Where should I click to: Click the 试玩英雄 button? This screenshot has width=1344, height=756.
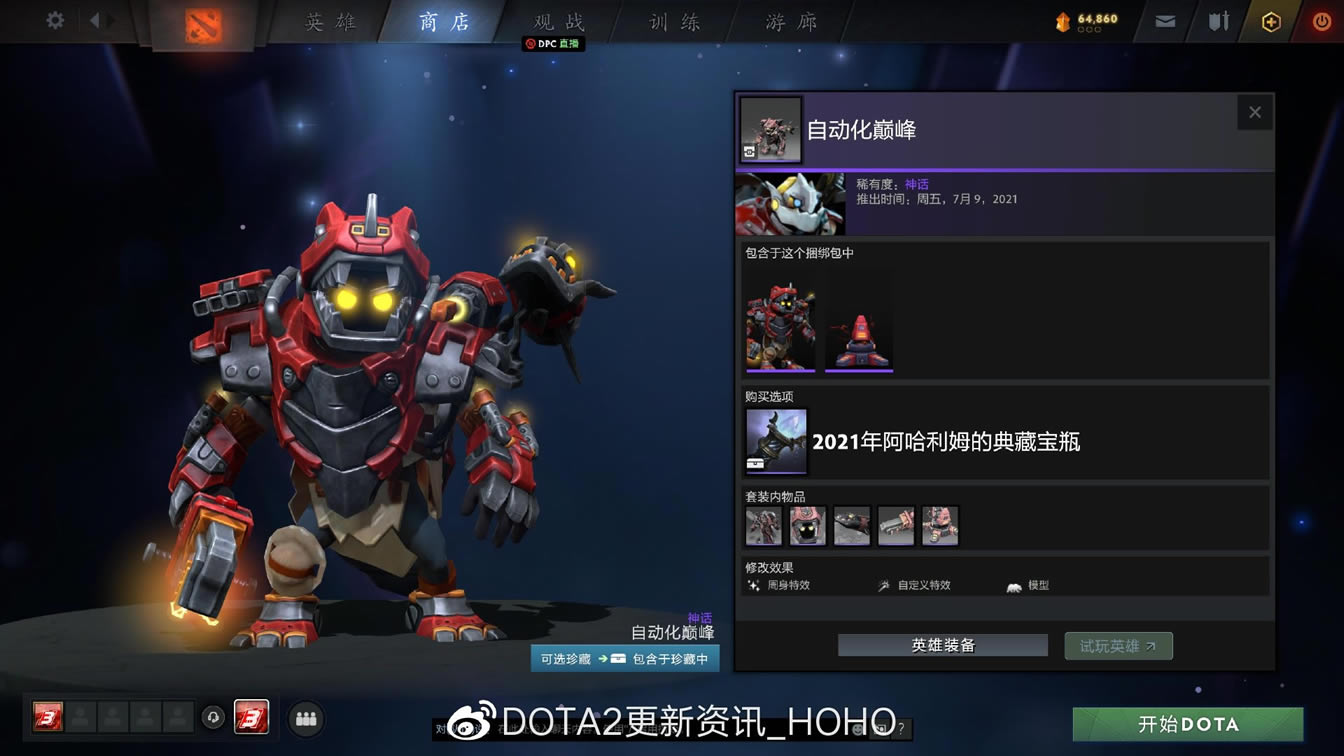pos(1118,645)
